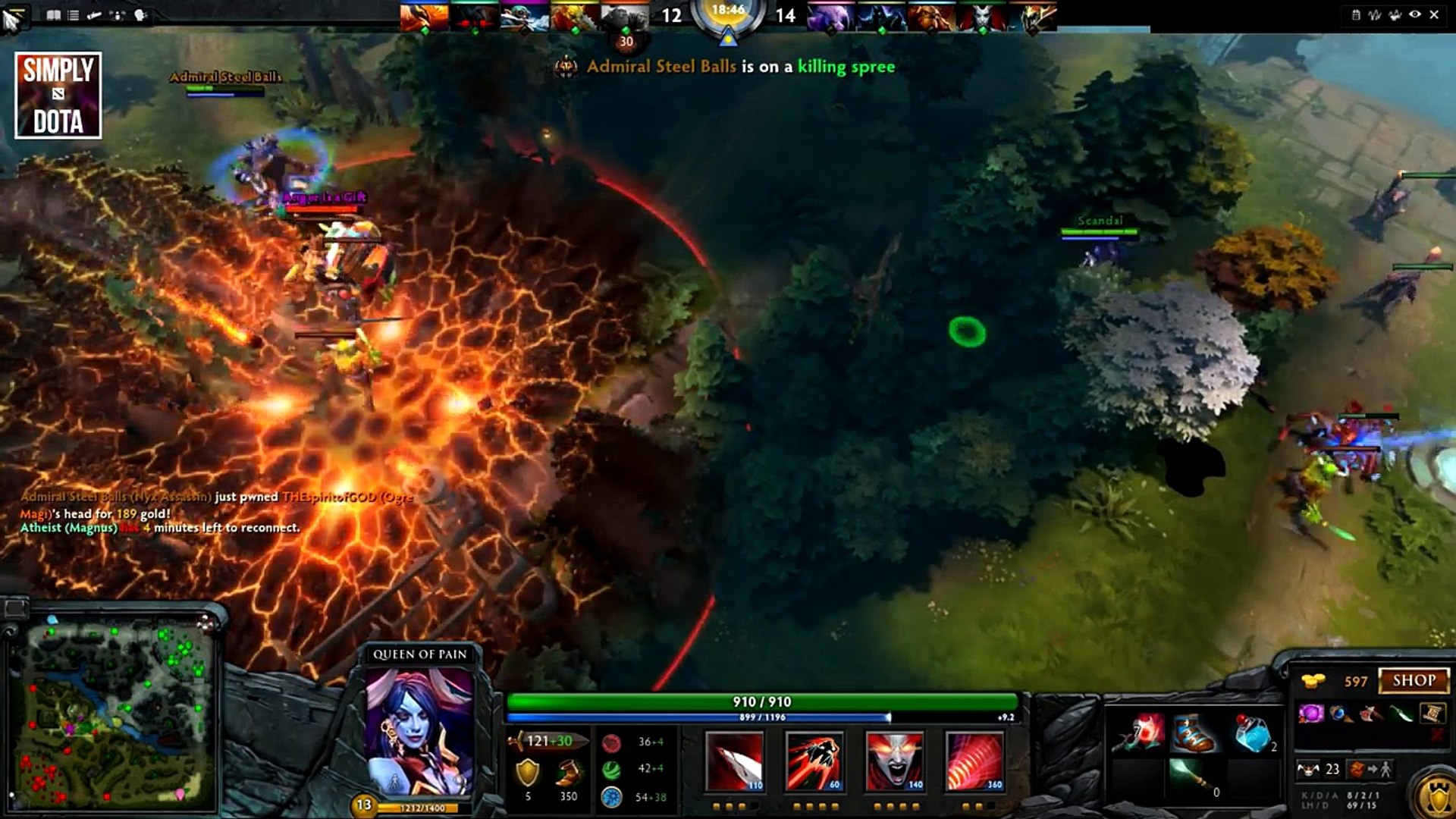Open the Shop panel
Screen dimensions: 1456x819
(x=1414, y=680)
